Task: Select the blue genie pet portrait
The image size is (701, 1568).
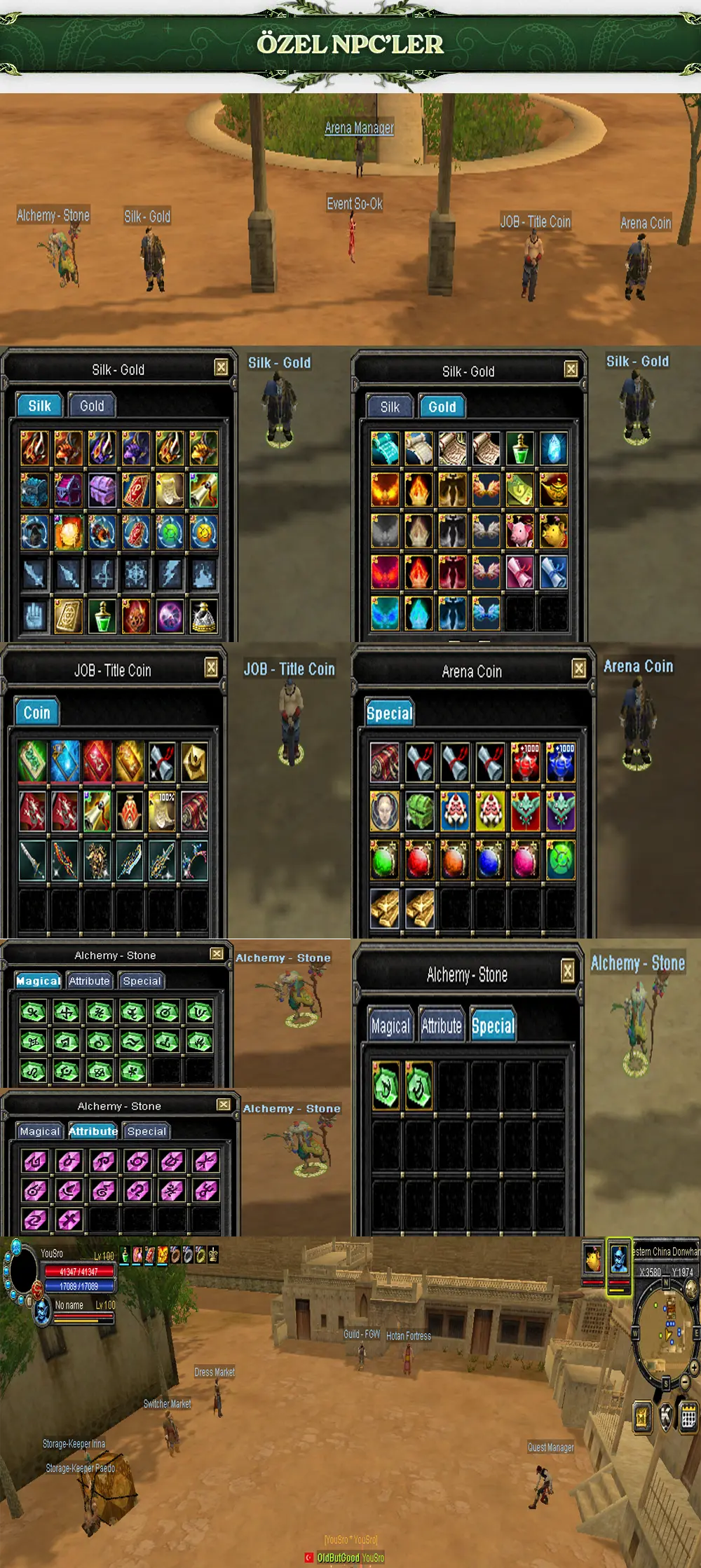Action: (x=618, y=1258)
